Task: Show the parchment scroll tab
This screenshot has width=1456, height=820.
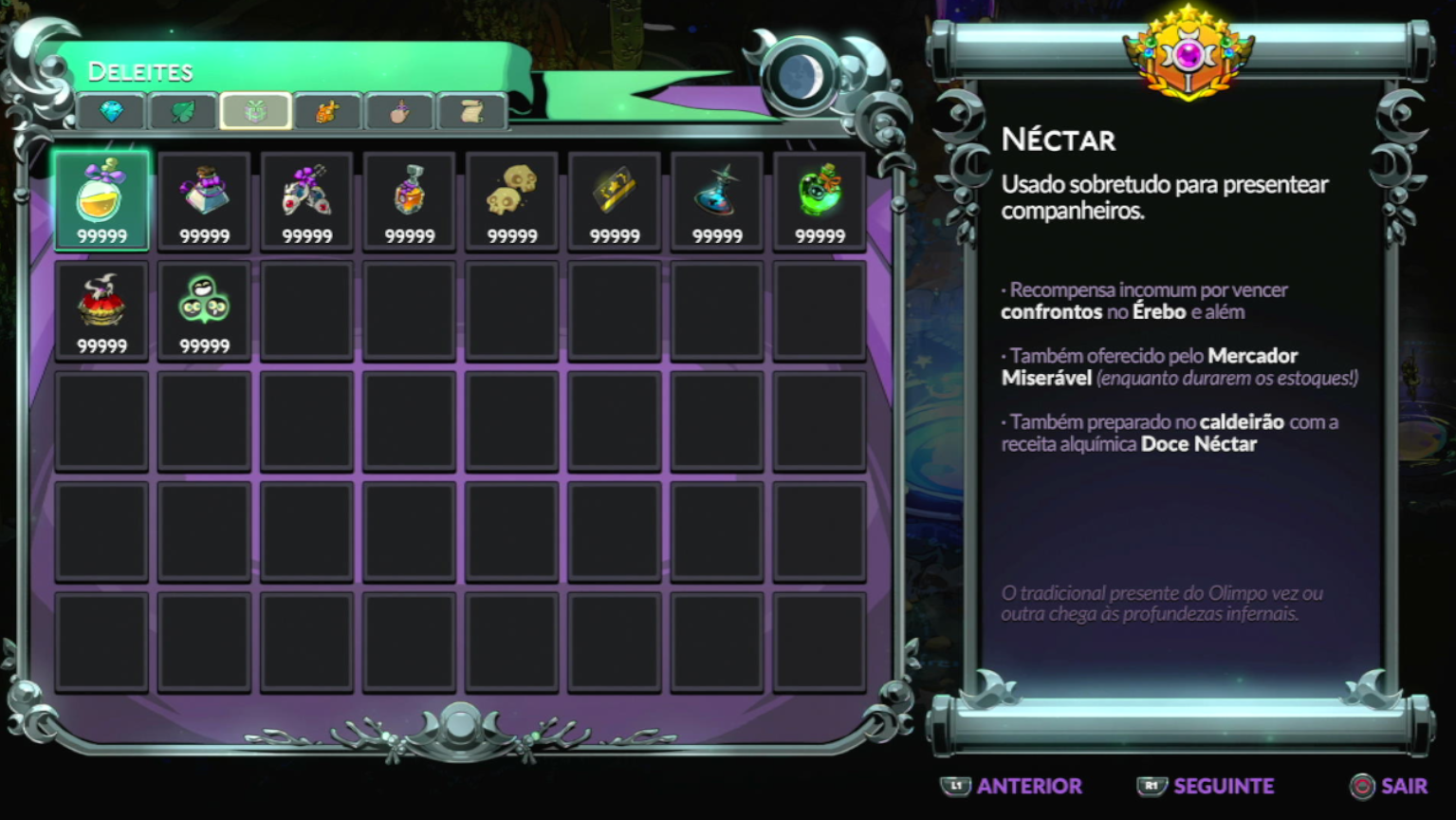Action: (x=471, y=112)
